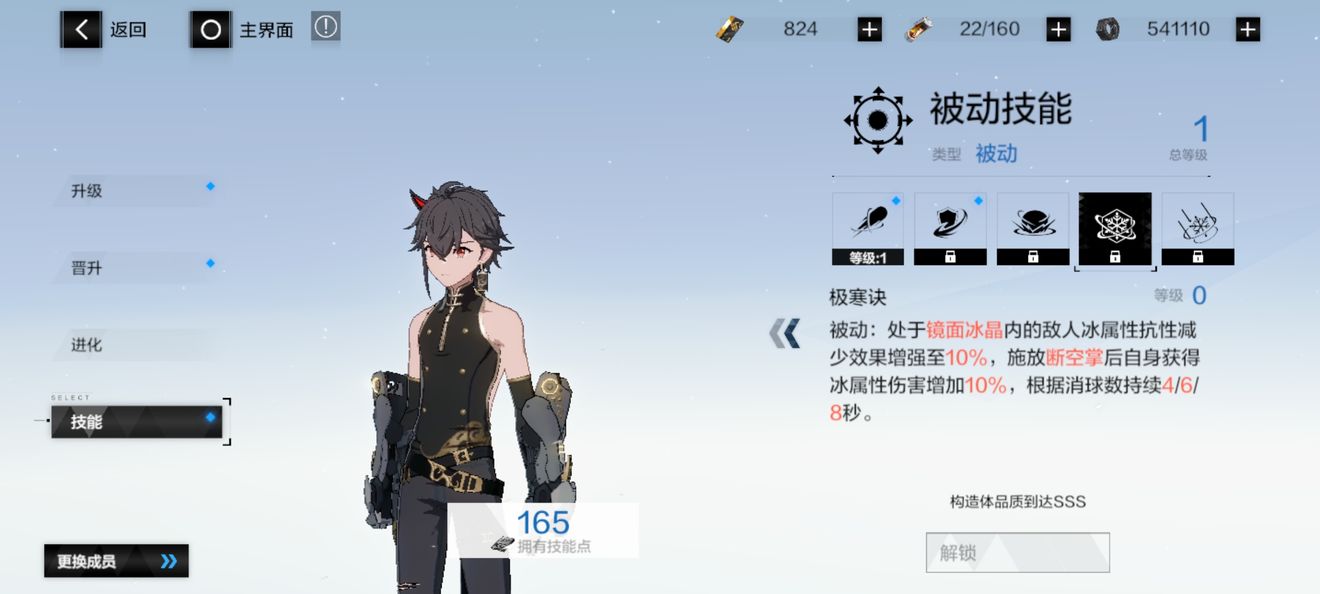Add more of the 541110 coin currency

(x=1247, y=30)
